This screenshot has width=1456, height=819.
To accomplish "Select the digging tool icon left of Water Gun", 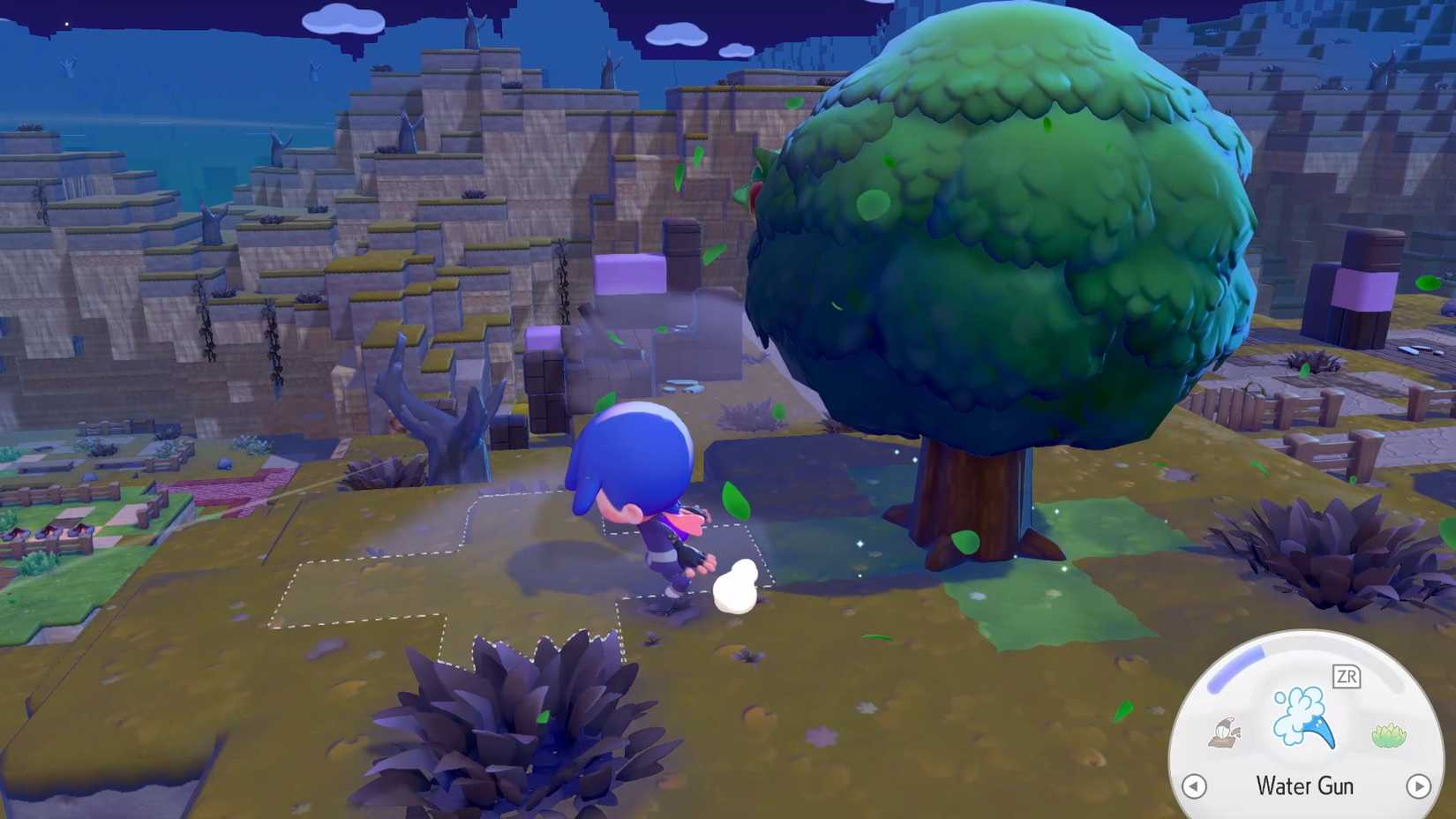I will [x=1223, y=731].
